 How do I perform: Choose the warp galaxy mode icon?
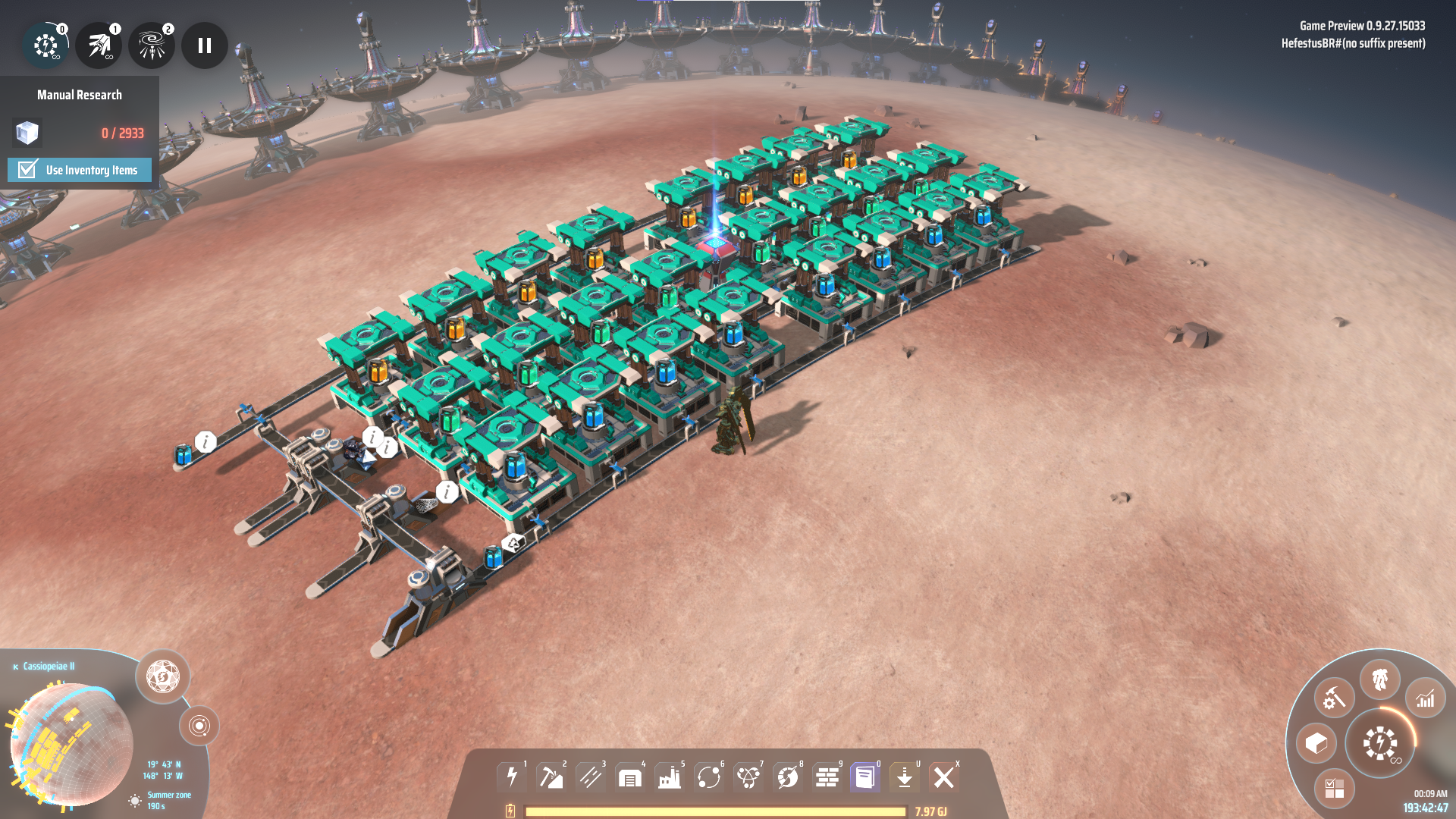coord(152,45)
